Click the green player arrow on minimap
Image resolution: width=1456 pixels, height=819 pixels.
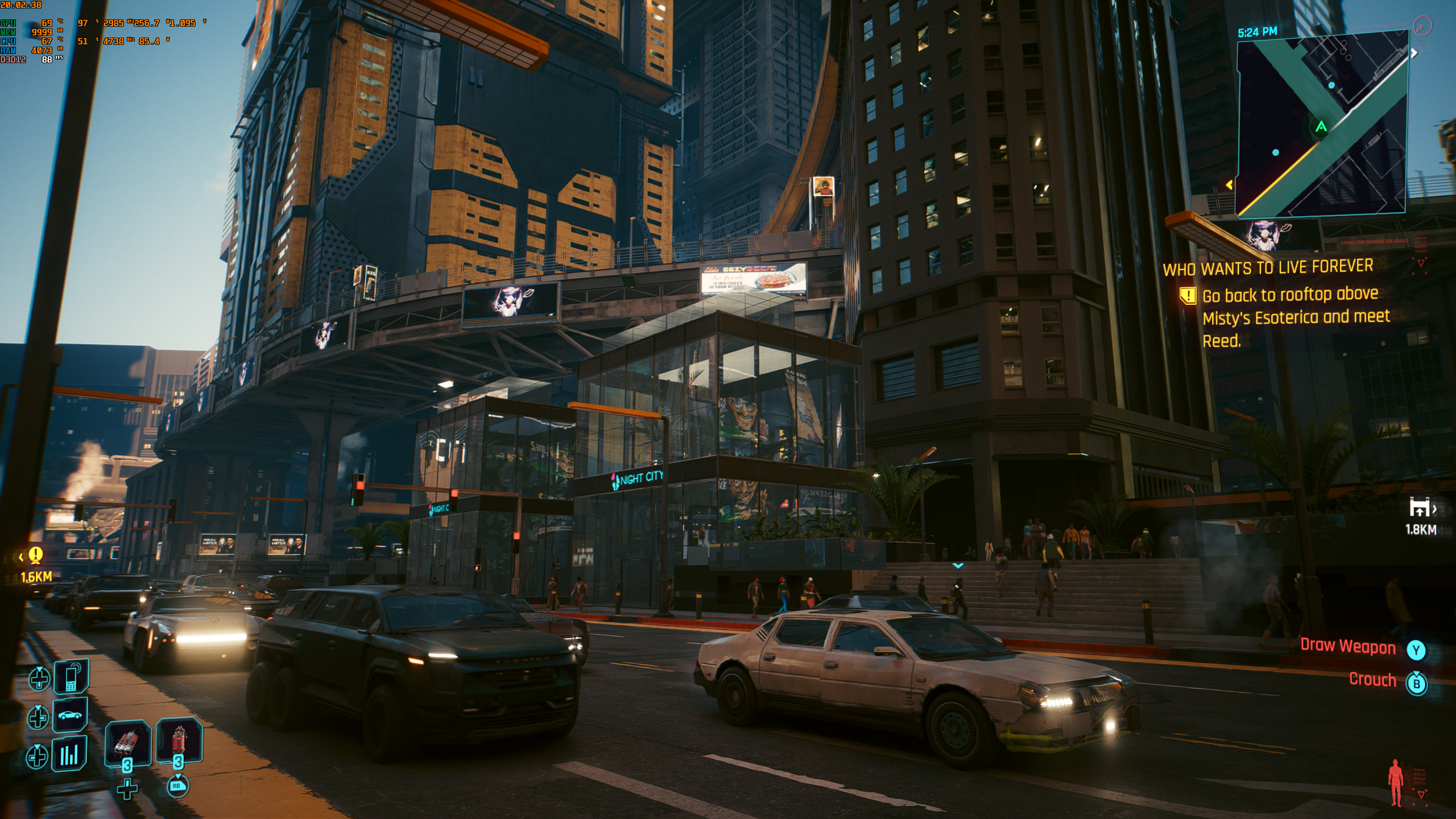(x=1321, y=126)
